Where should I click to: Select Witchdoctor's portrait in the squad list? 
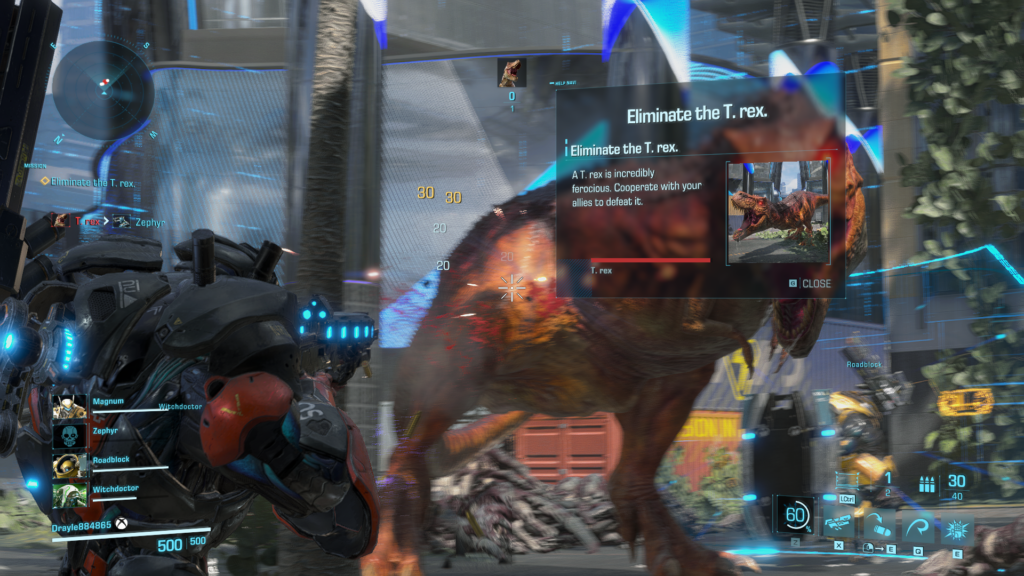[67, 495]
